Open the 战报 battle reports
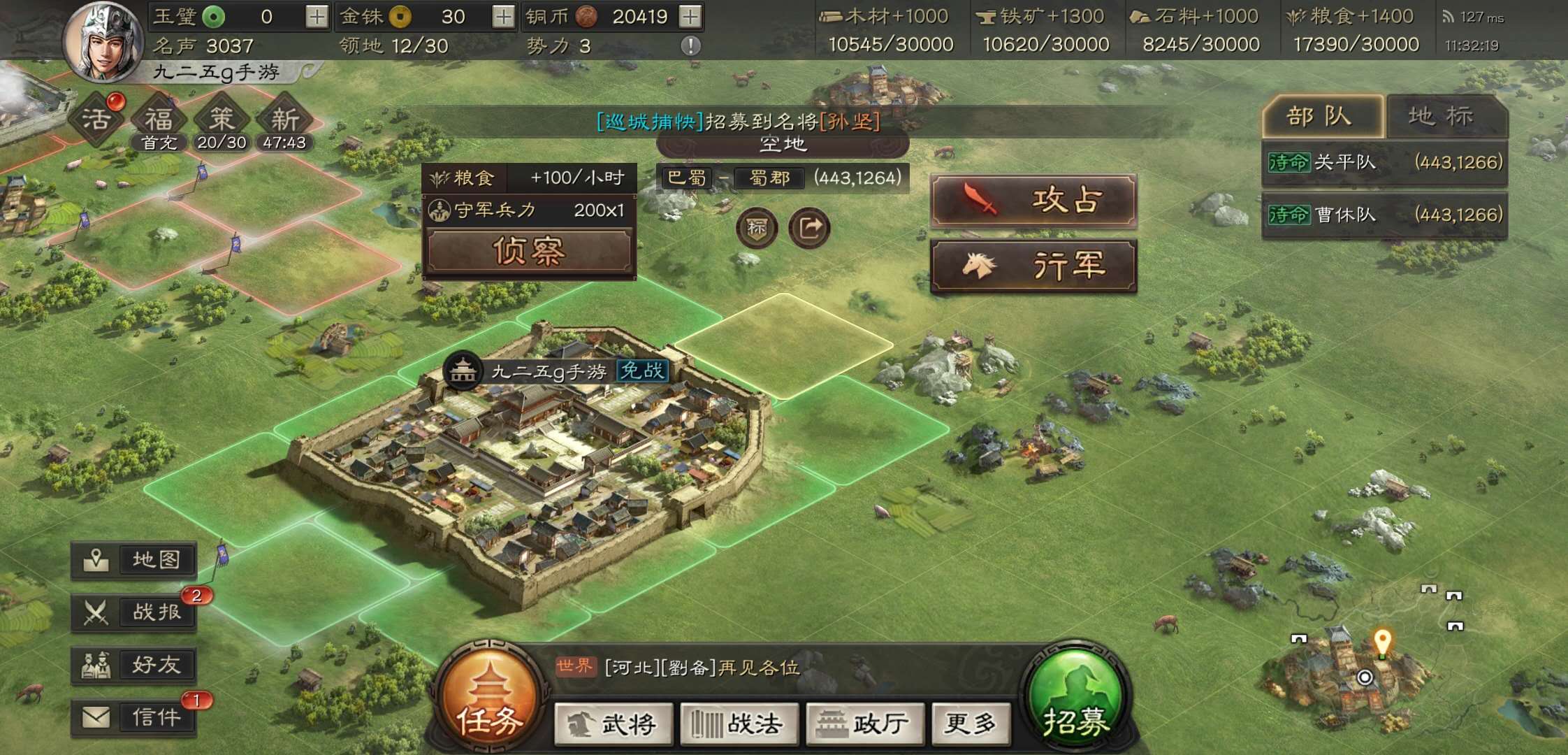Image resolution: width=1568 pixels, height=755 pixels. 133,612
